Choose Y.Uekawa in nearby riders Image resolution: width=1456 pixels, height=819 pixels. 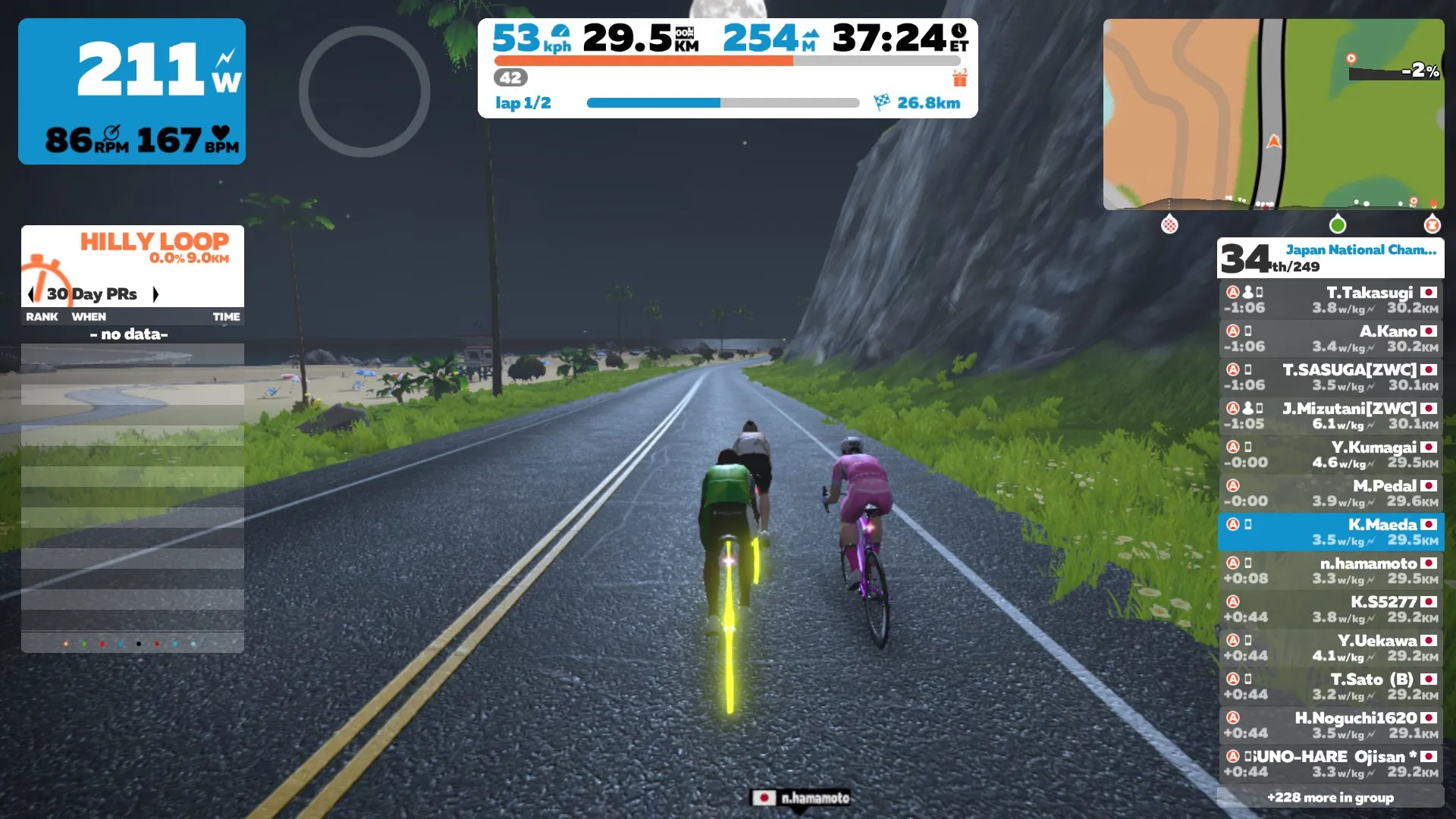click(1330, 648)
